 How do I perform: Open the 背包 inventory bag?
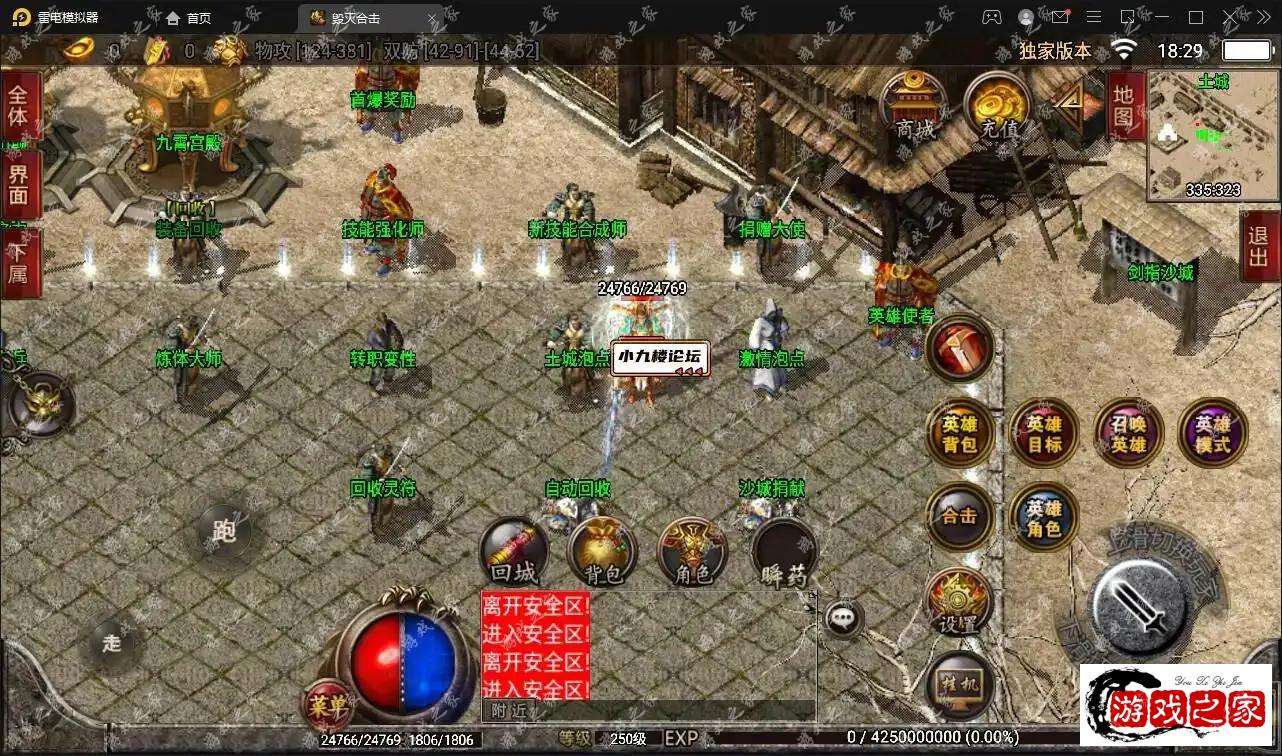[x=602, y=554]
